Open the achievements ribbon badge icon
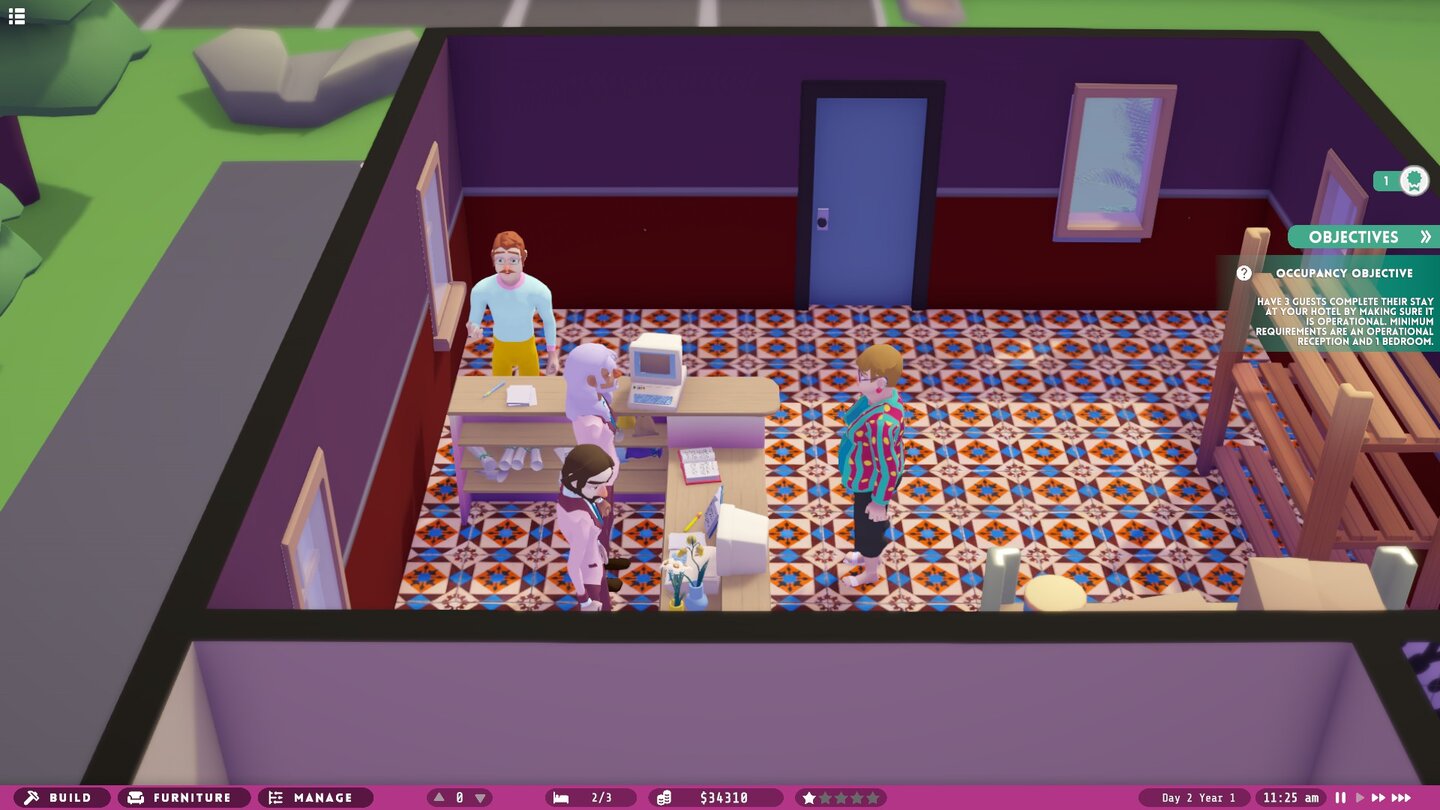Screen dimensions: 1440x810 click(1412, 180)
